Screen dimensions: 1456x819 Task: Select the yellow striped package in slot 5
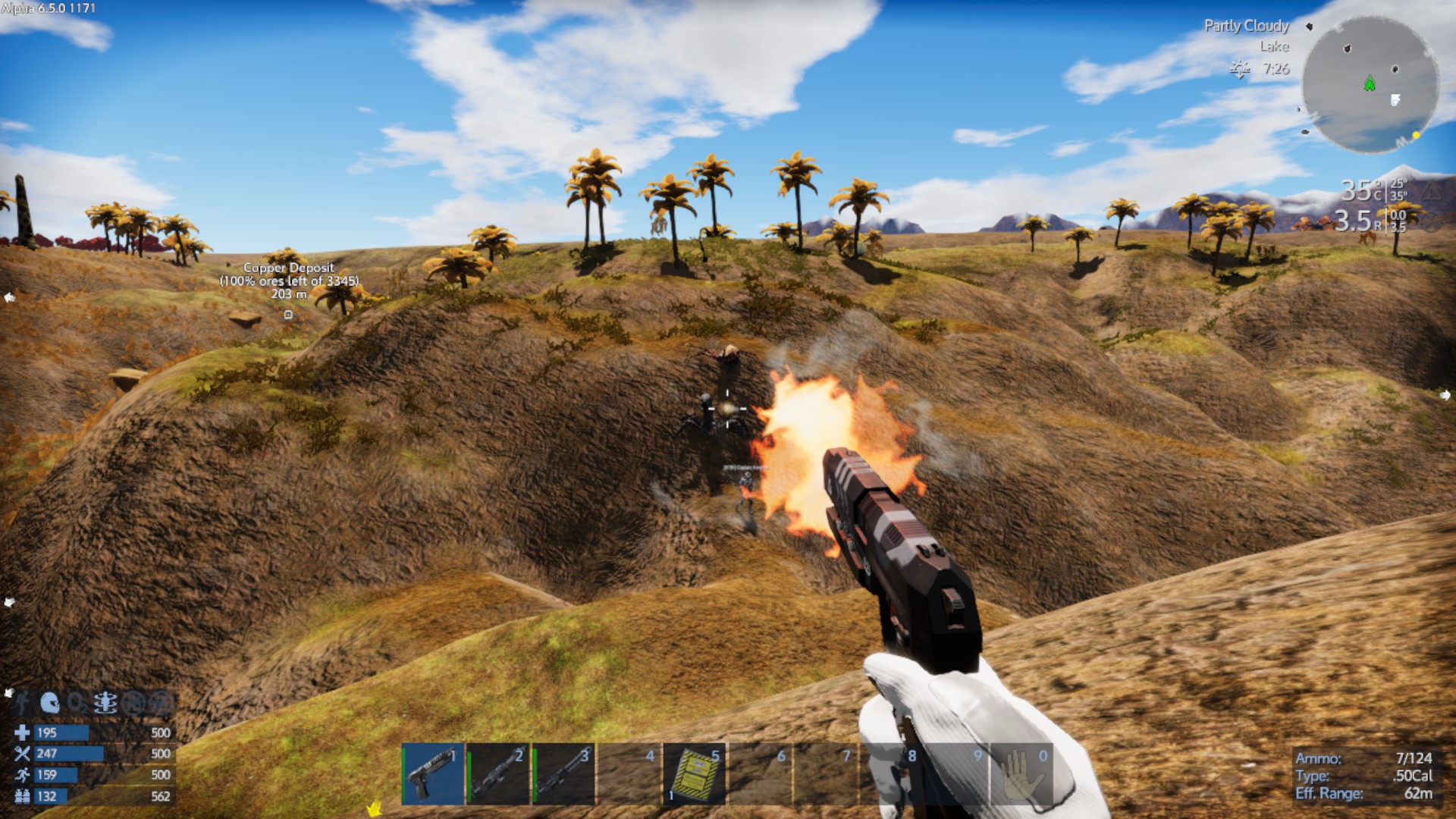[x=695, y=773]
